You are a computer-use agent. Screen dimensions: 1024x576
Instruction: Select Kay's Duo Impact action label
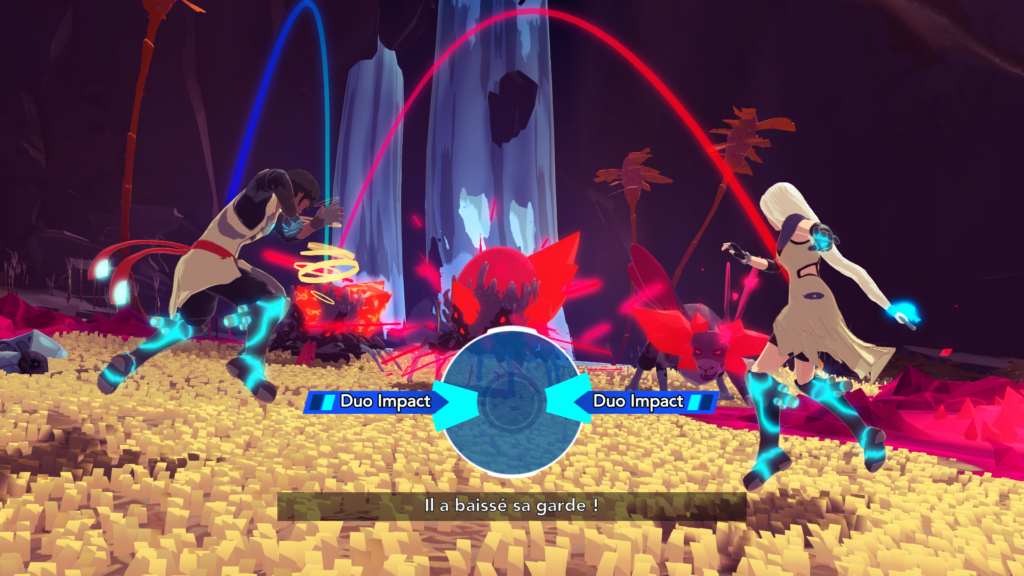[372, 401]
